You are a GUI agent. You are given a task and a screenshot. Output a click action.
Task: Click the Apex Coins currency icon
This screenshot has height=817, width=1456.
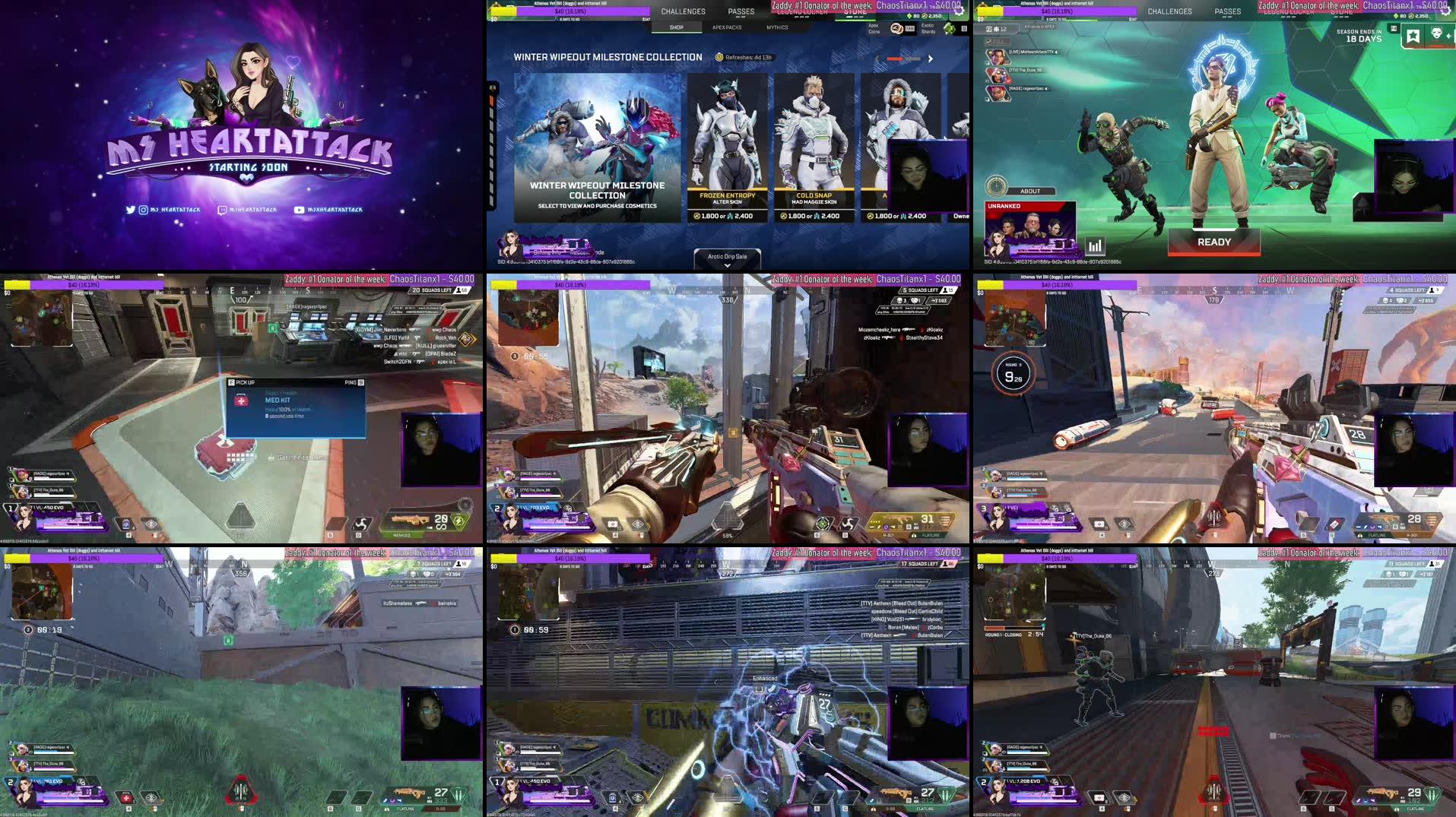896,29
